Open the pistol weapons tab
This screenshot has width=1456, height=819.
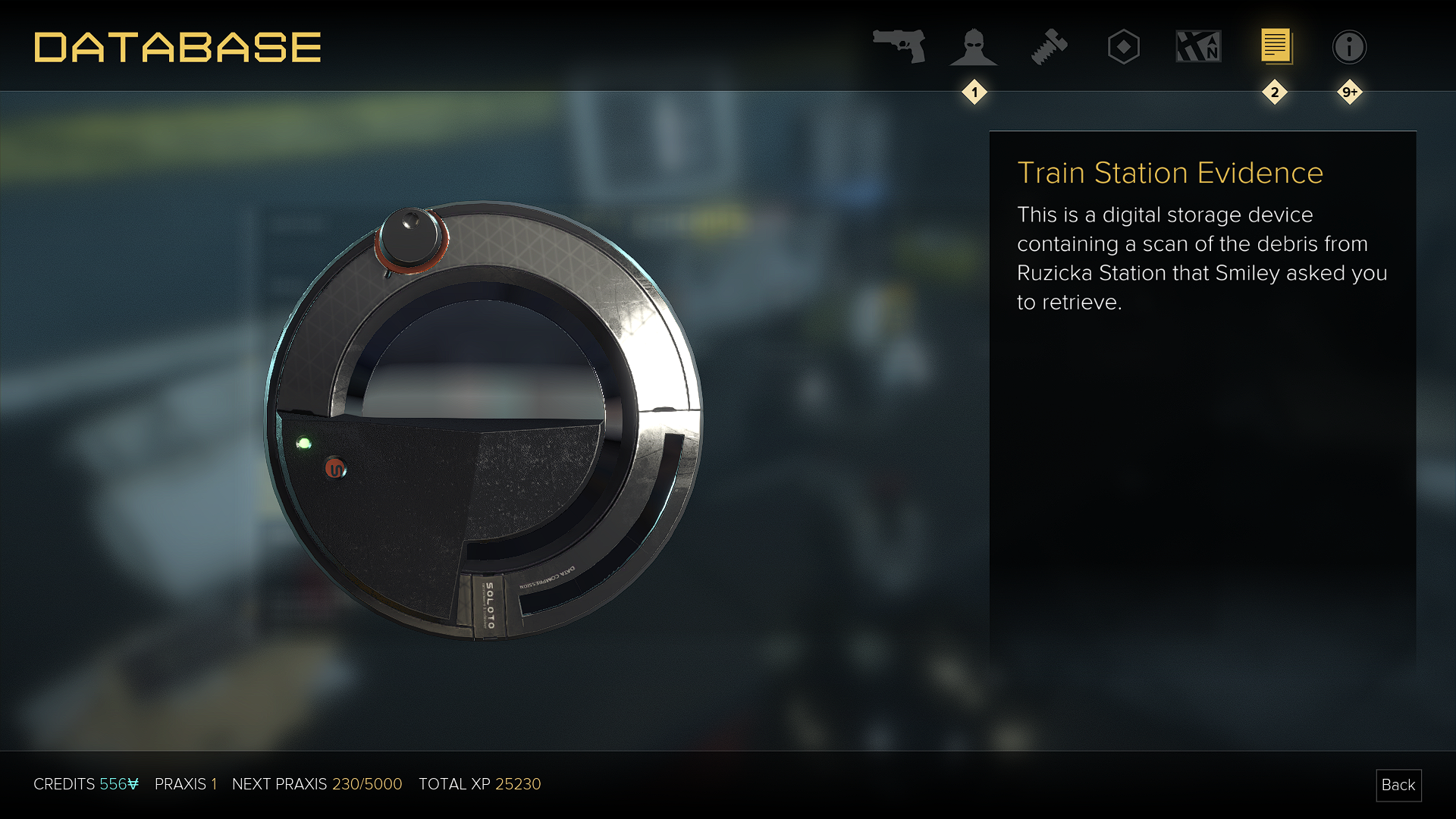[x=899, y=46]
